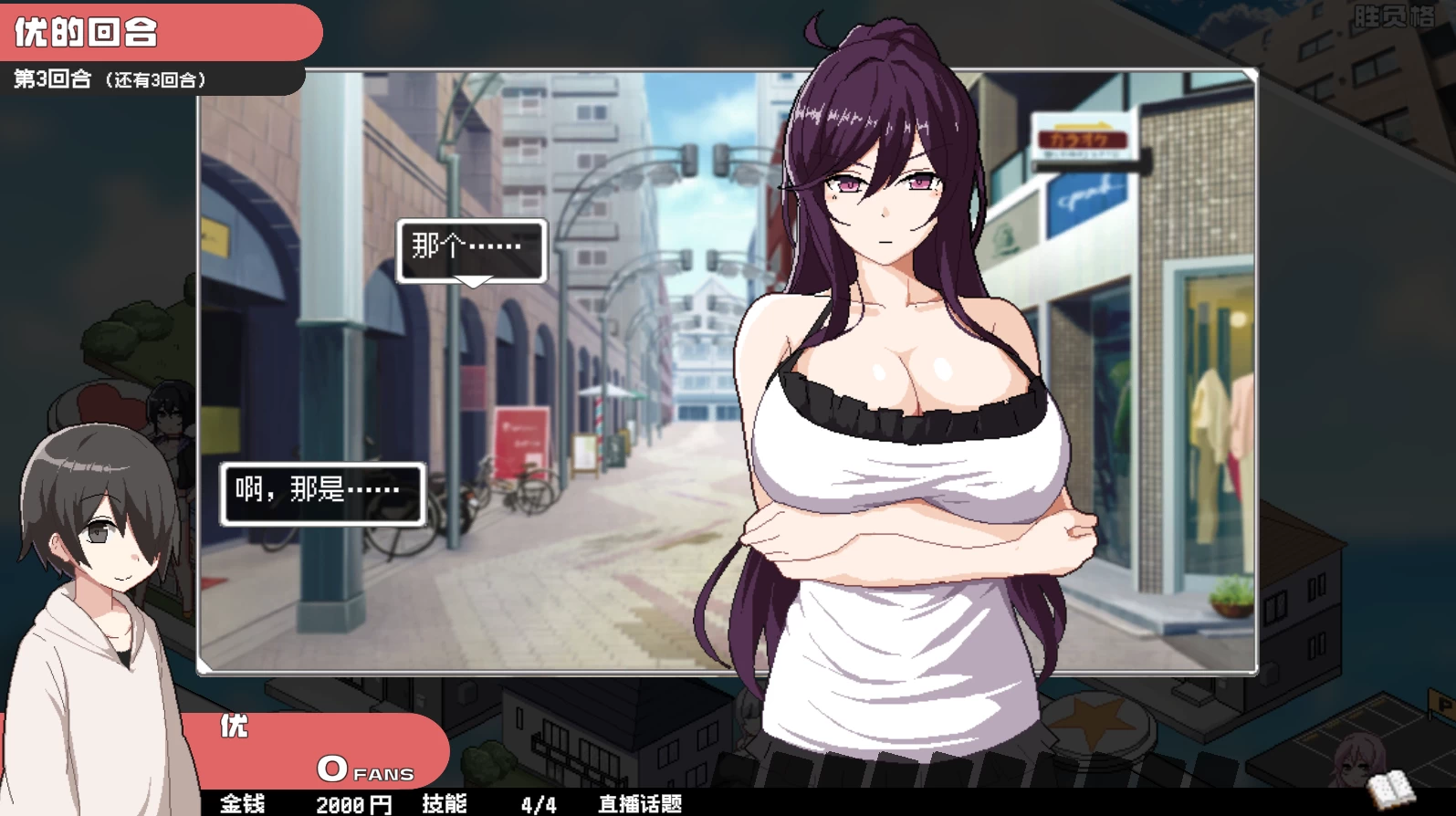Open the 第3回合 round details
This screenshot has width=1456, height=816.
tap(110, 78)
